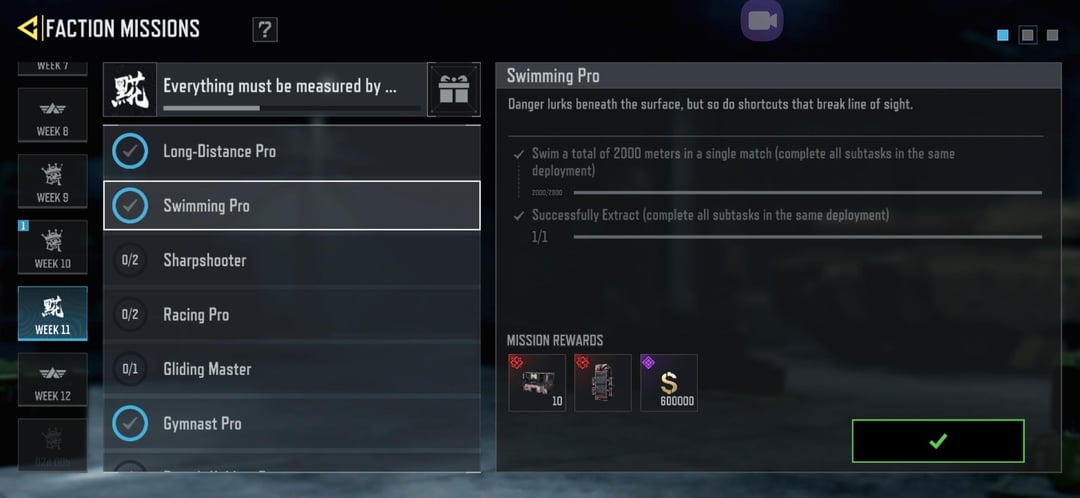Select the Week 11 tab
This screenshot has width=1080, height=498.
52,314
